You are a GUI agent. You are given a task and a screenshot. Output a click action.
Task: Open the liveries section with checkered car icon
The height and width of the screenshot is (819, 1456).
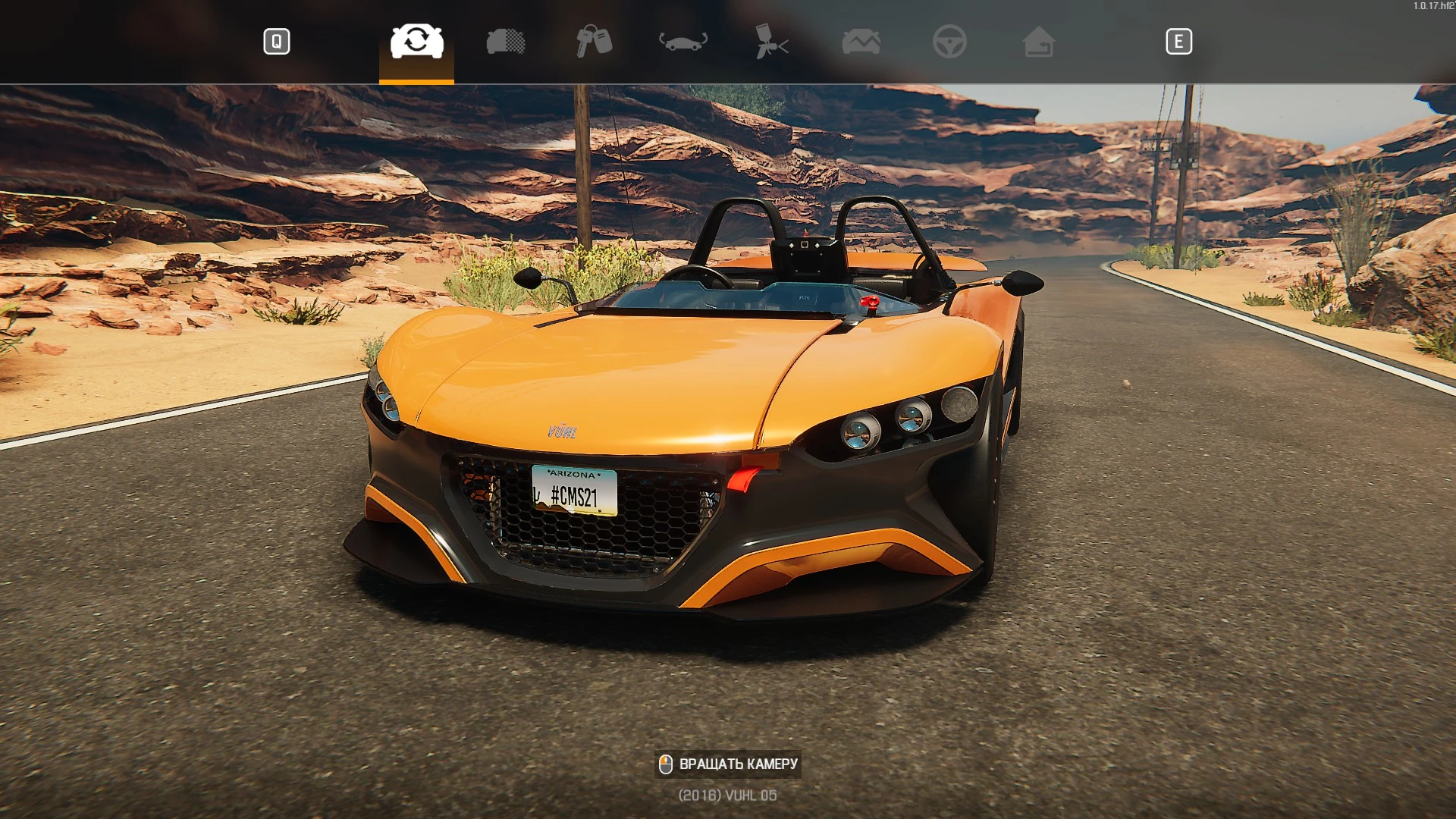click(x=506, y=42)
